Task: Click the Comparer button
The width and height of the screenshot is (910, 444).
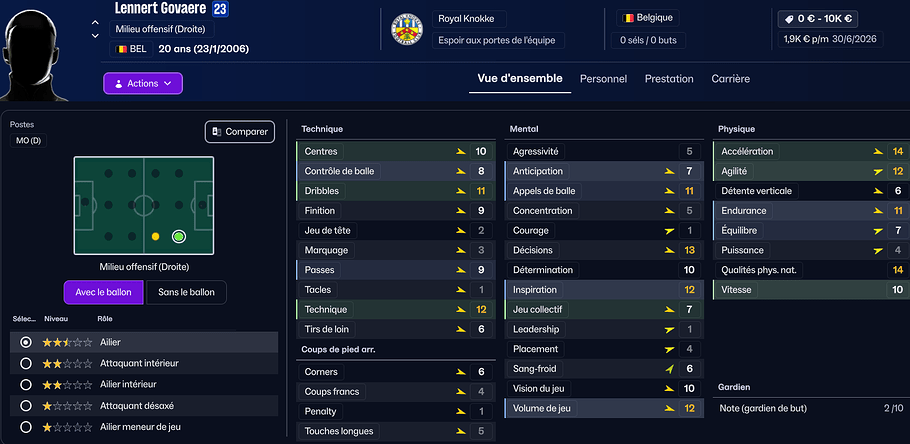Action: pyautogui.click(x=240, y=131)
